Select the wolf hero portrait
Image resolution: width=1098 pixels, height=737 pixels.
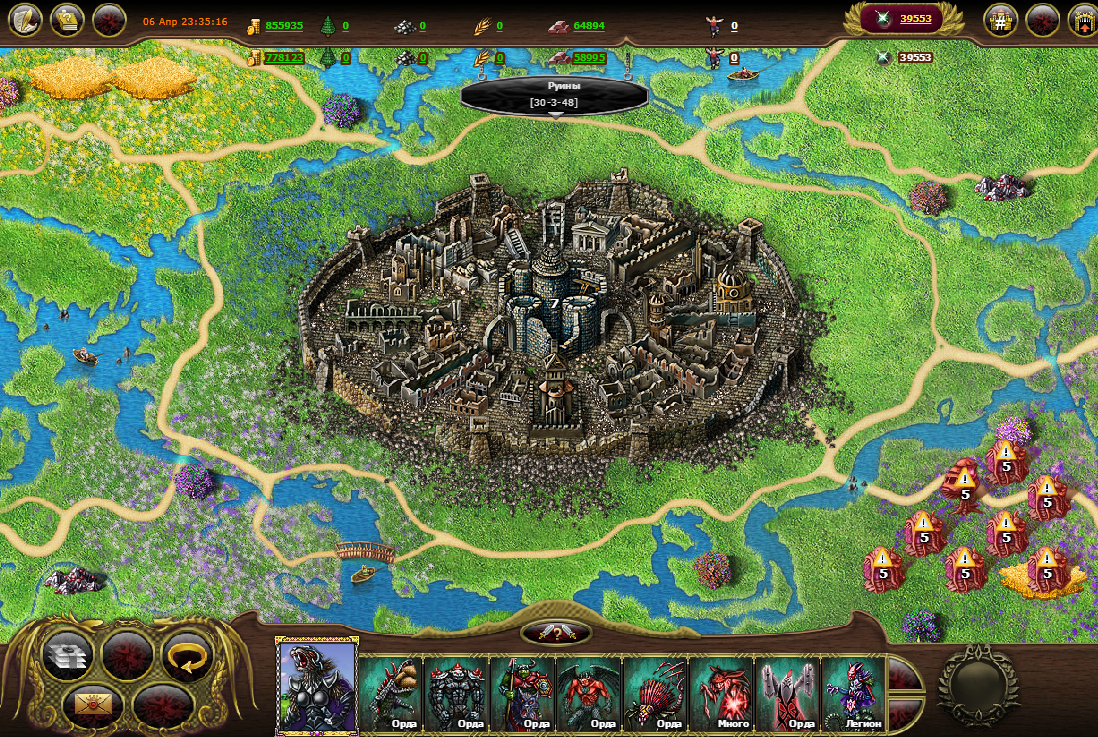317,684
